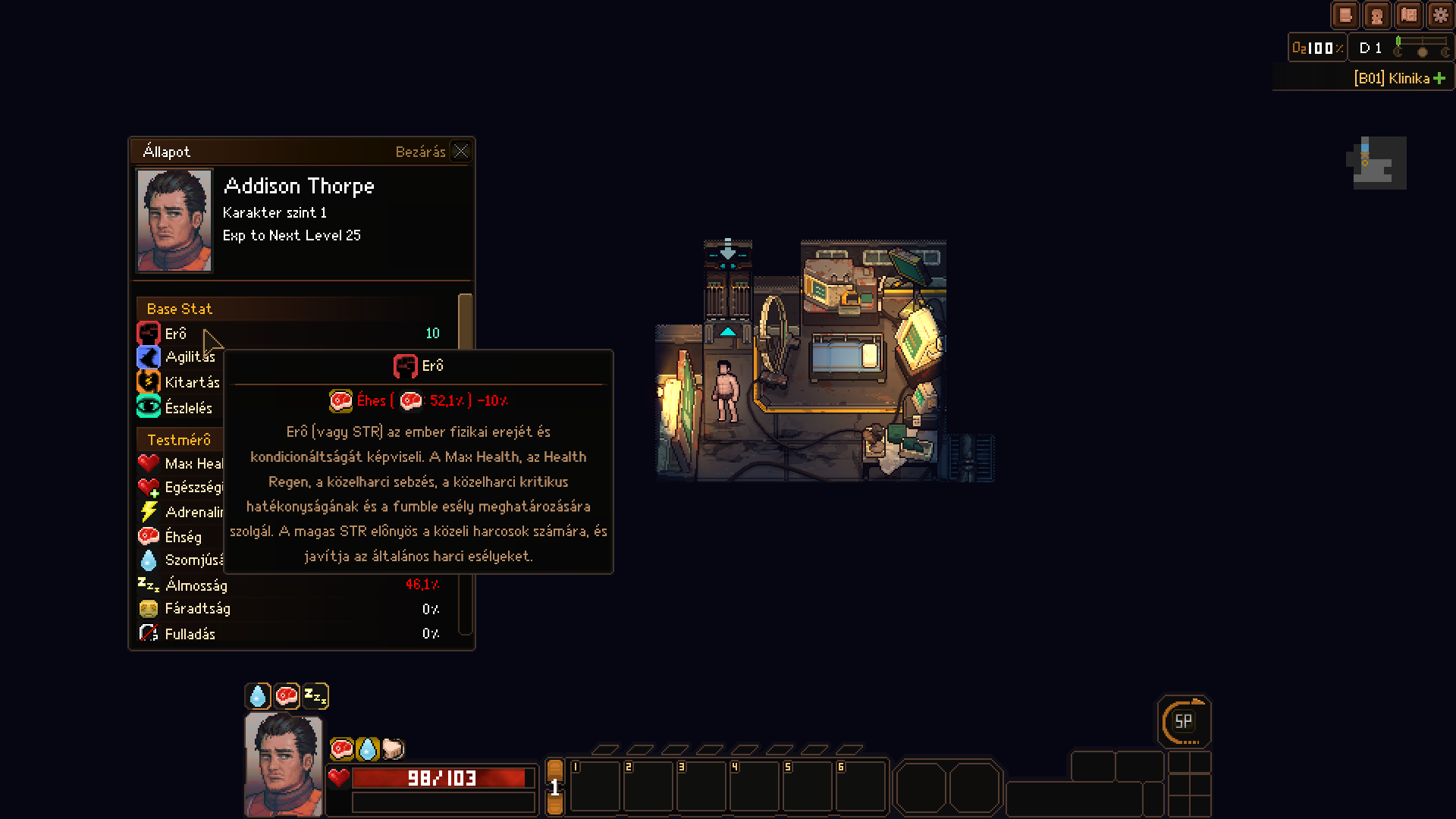
Task: Click the fist status icon by health
Action: coord(393,749)
